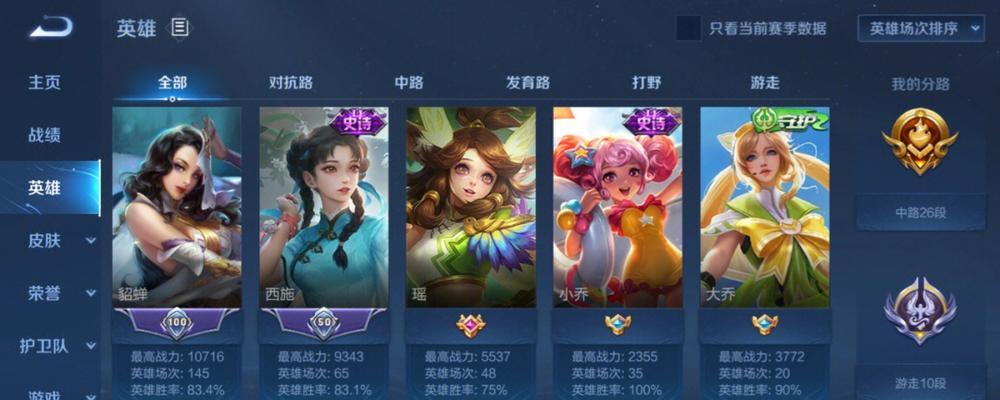The width and height of the screenshot is (1000, 400).
Task: Switch to the 打野 tab
Action: coord(646,83)
